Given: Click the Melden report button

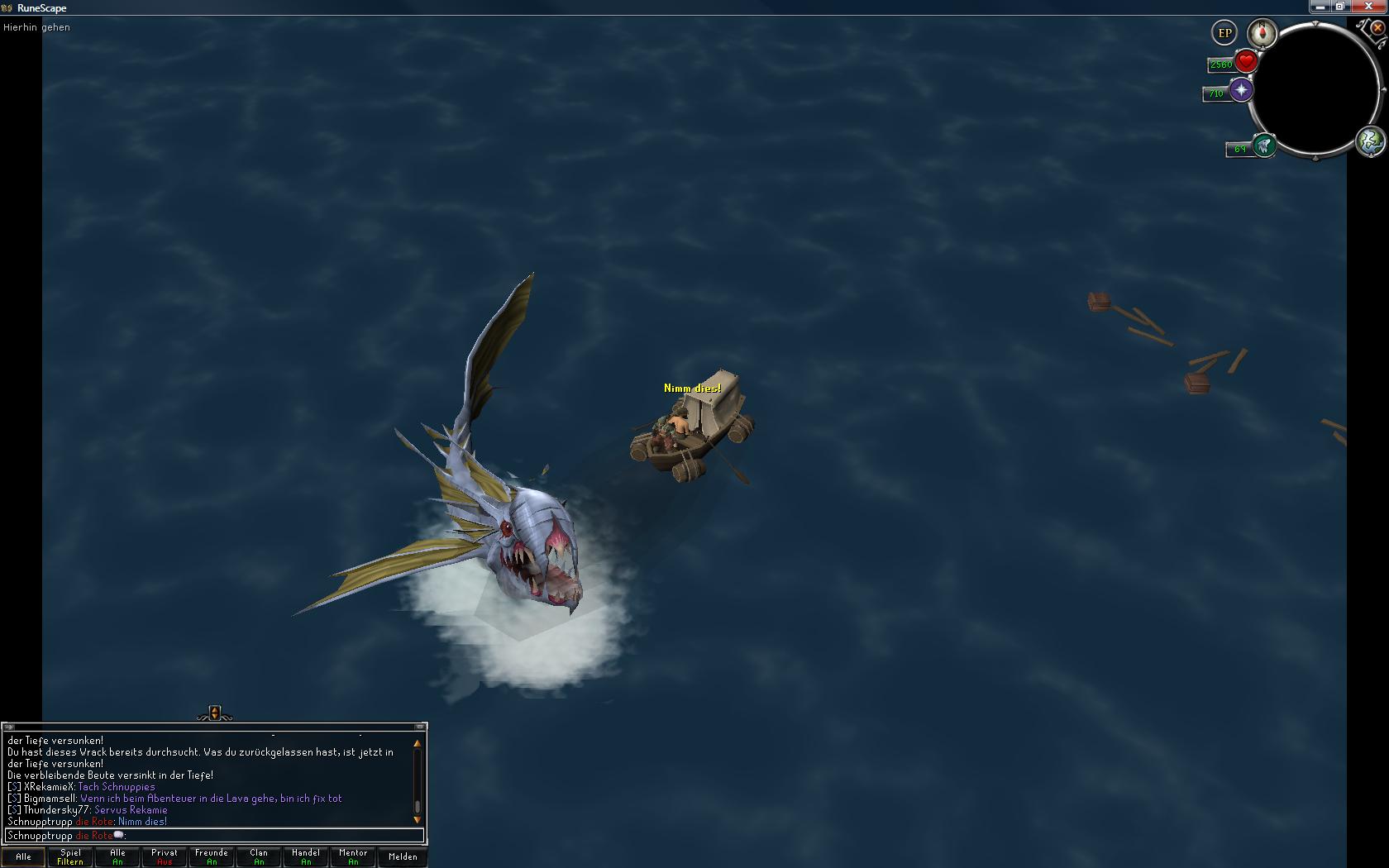Looking at the screenshot, I should [x=403, y=856].
